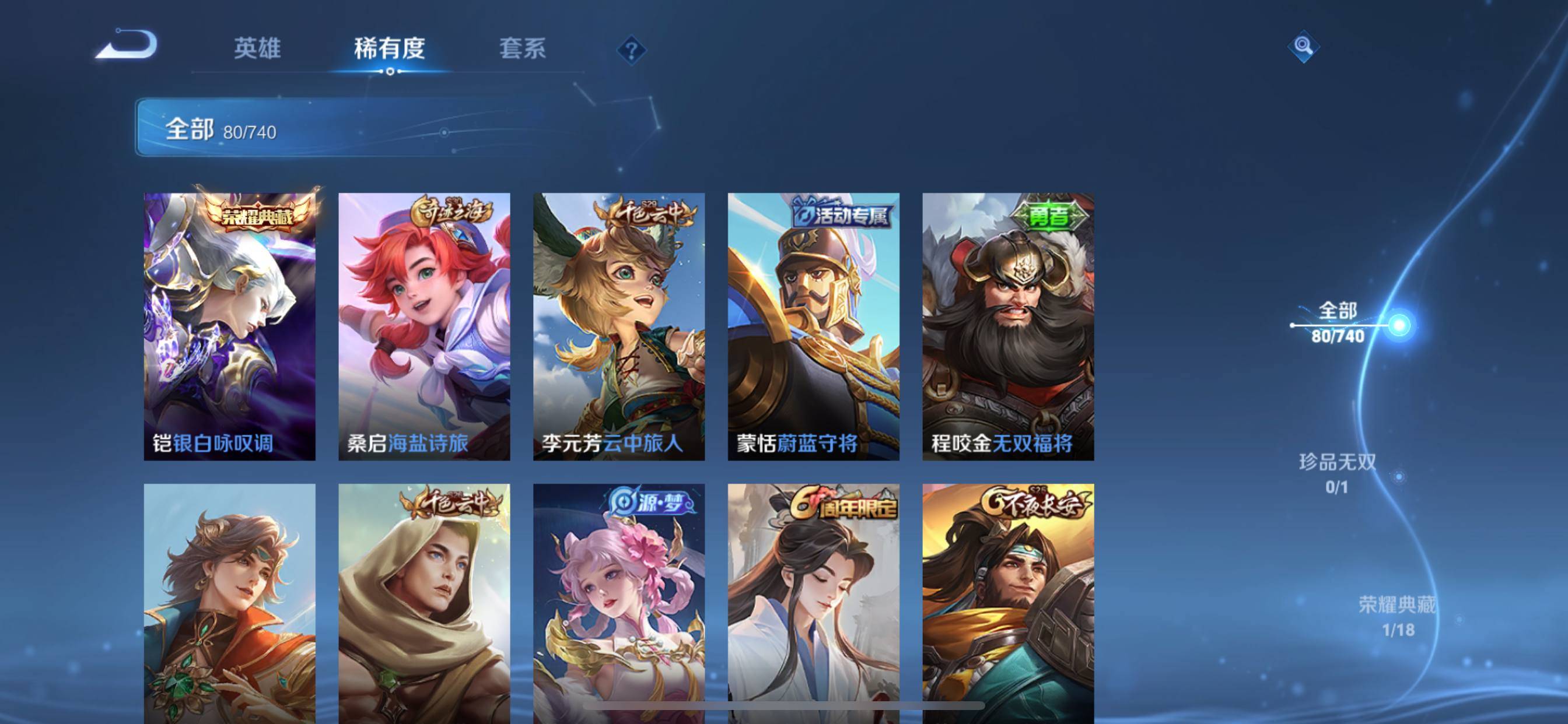Select the 全部 80/740 rarity filter

1338,323
